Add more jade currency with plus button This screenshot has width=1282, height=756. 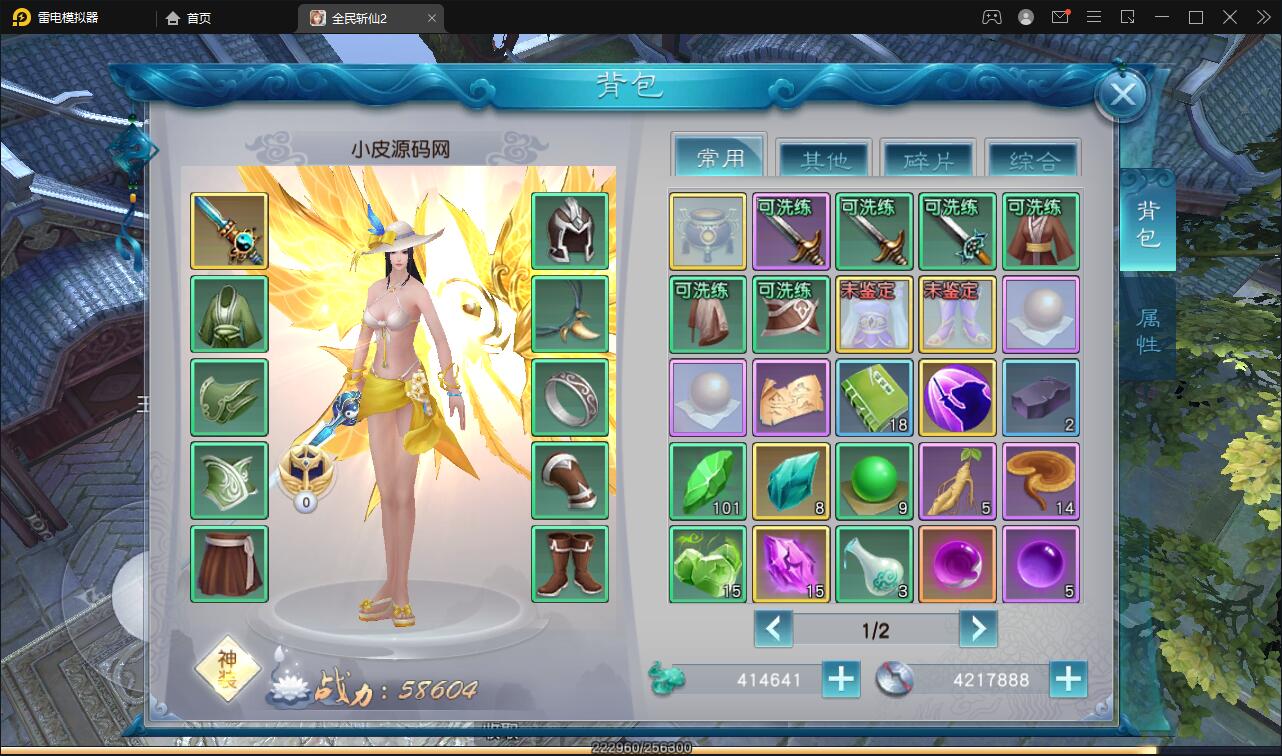coord(841,680)
